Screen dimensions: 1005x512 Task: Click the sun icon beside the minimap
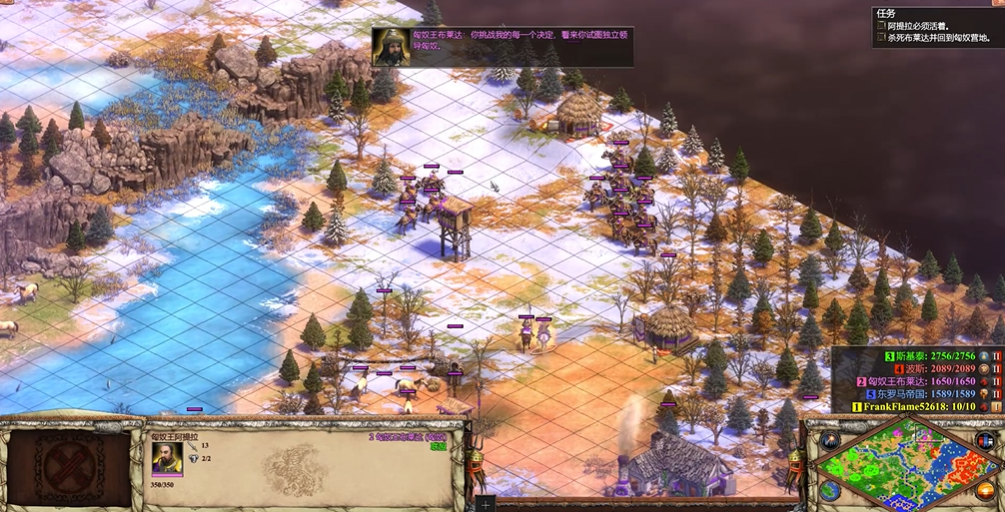click(987, 489)
